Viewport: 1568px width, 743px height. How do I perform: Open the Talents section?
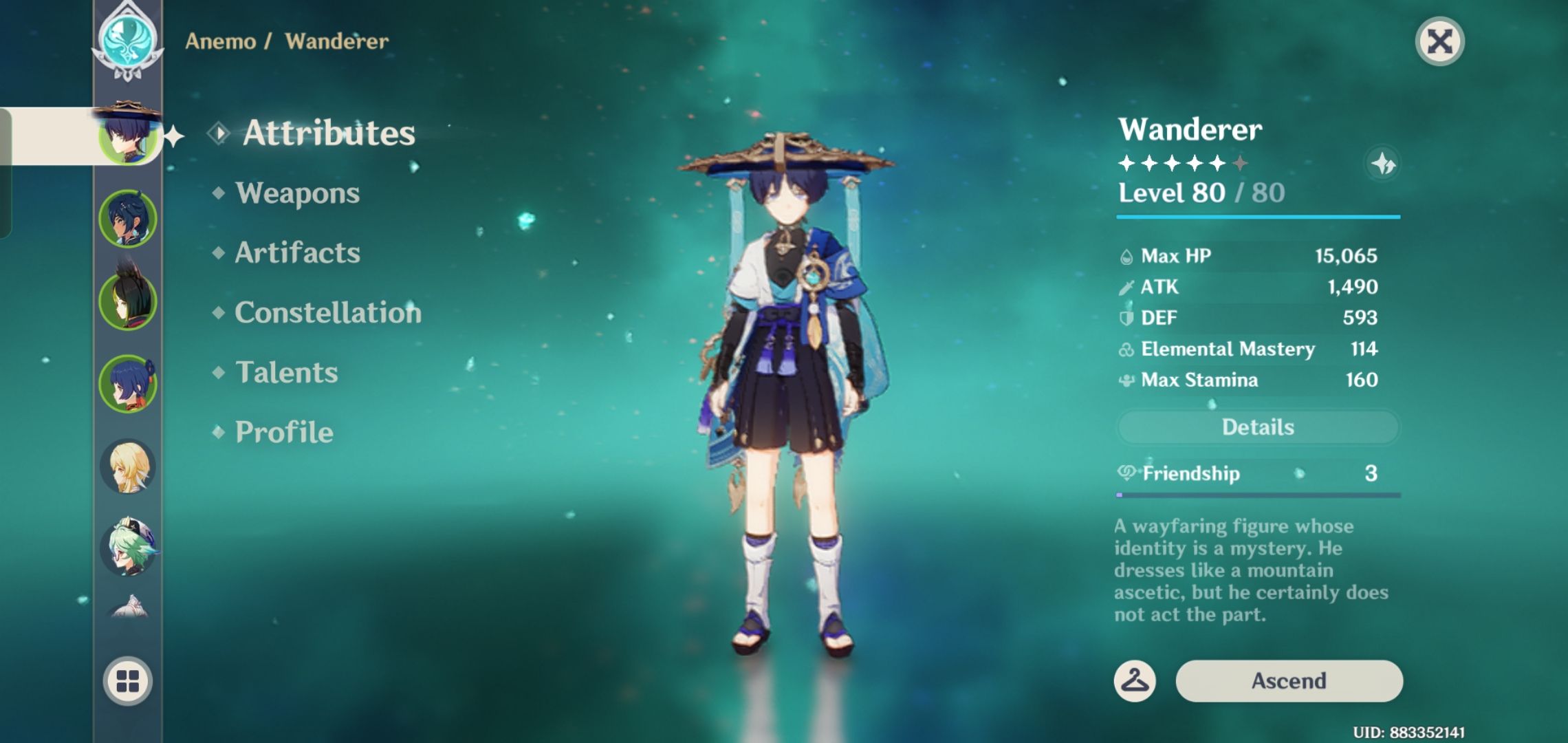click(287, 373)
